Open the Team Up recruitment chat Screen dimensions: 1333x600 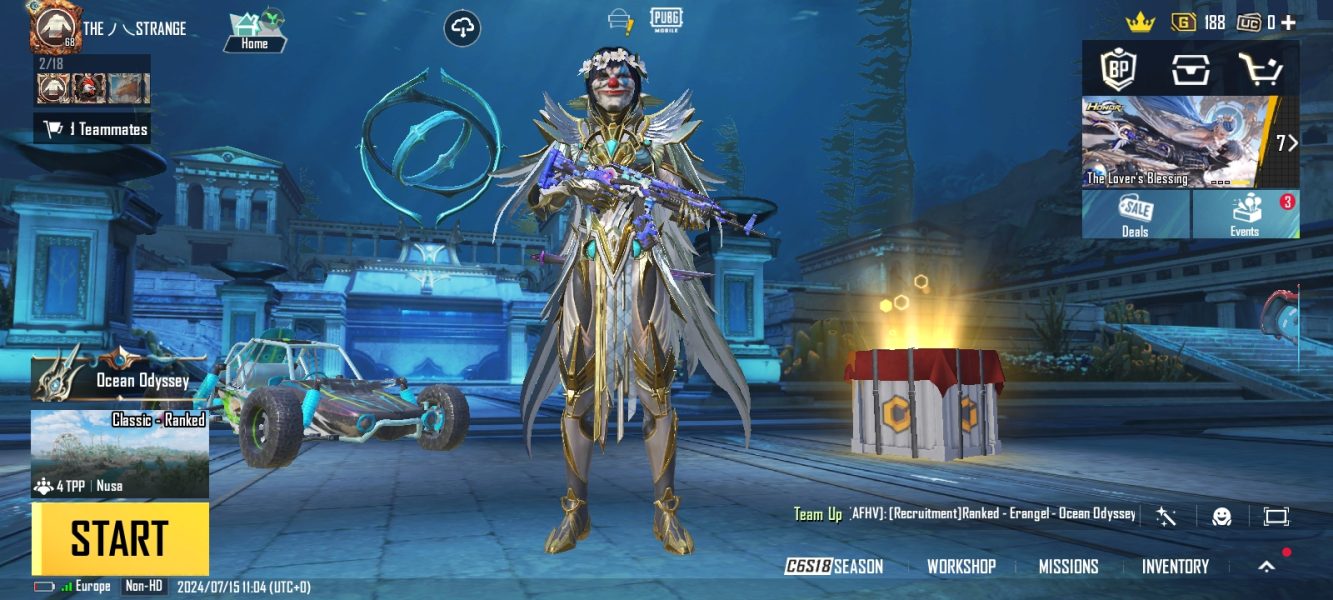pos(965,514)
